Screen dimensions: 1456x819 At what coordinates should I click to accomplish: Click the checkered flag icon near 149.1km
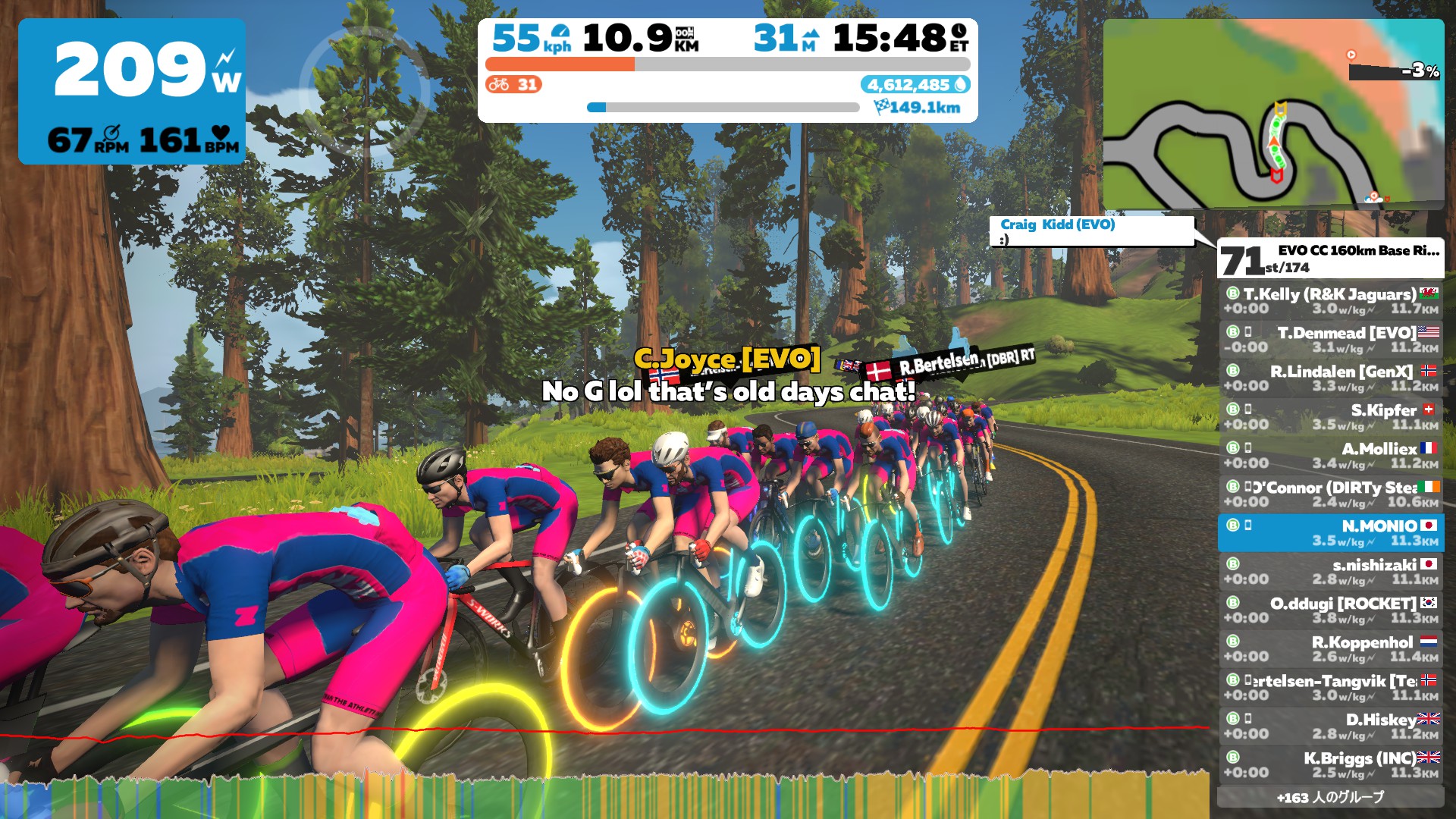883,106
